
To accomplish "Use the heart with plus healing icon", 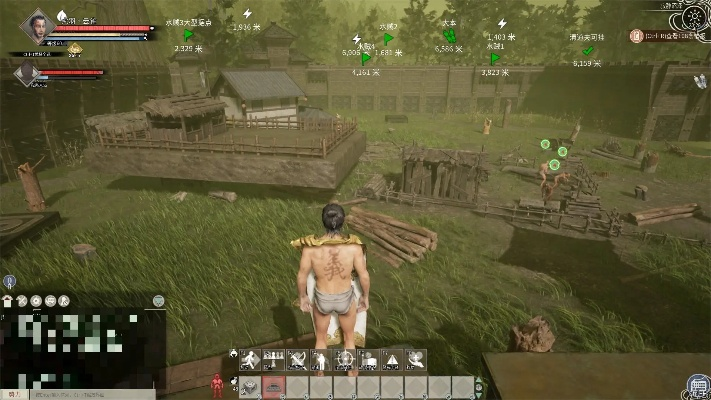I will (416, 360).
